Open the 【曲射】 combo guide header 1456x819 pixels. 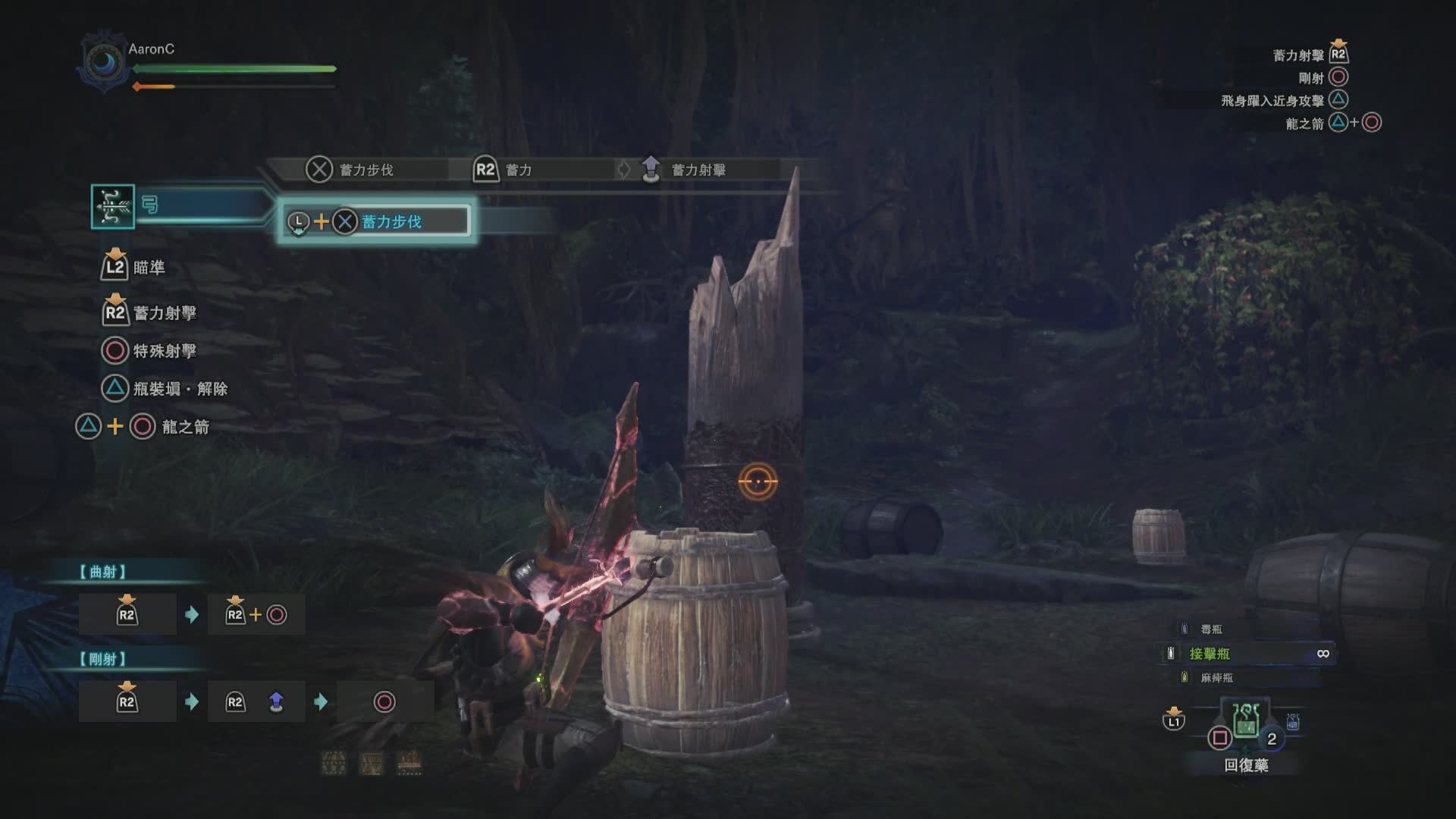(x=103, y=572)
